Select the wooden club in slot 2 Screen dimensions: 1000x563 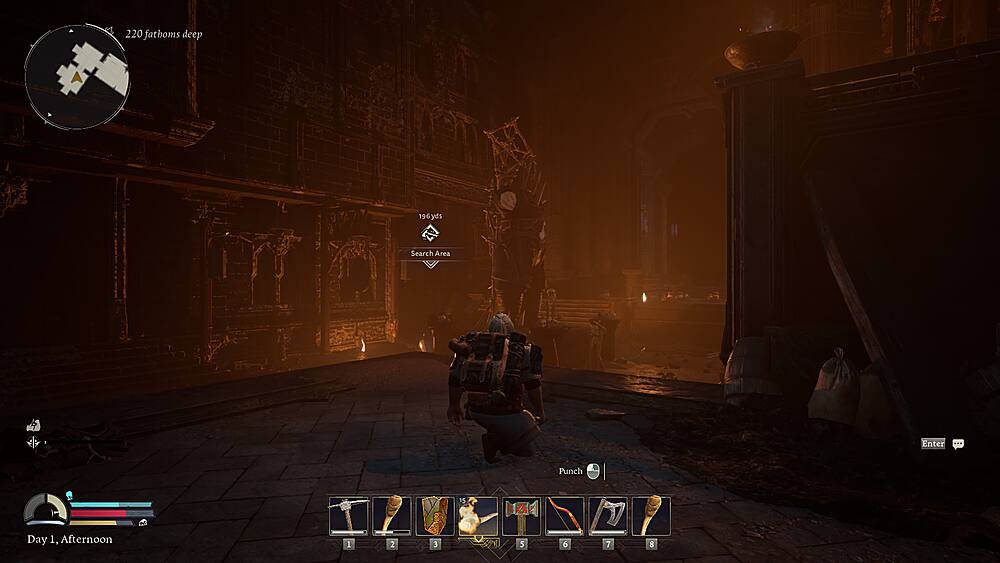392,516
